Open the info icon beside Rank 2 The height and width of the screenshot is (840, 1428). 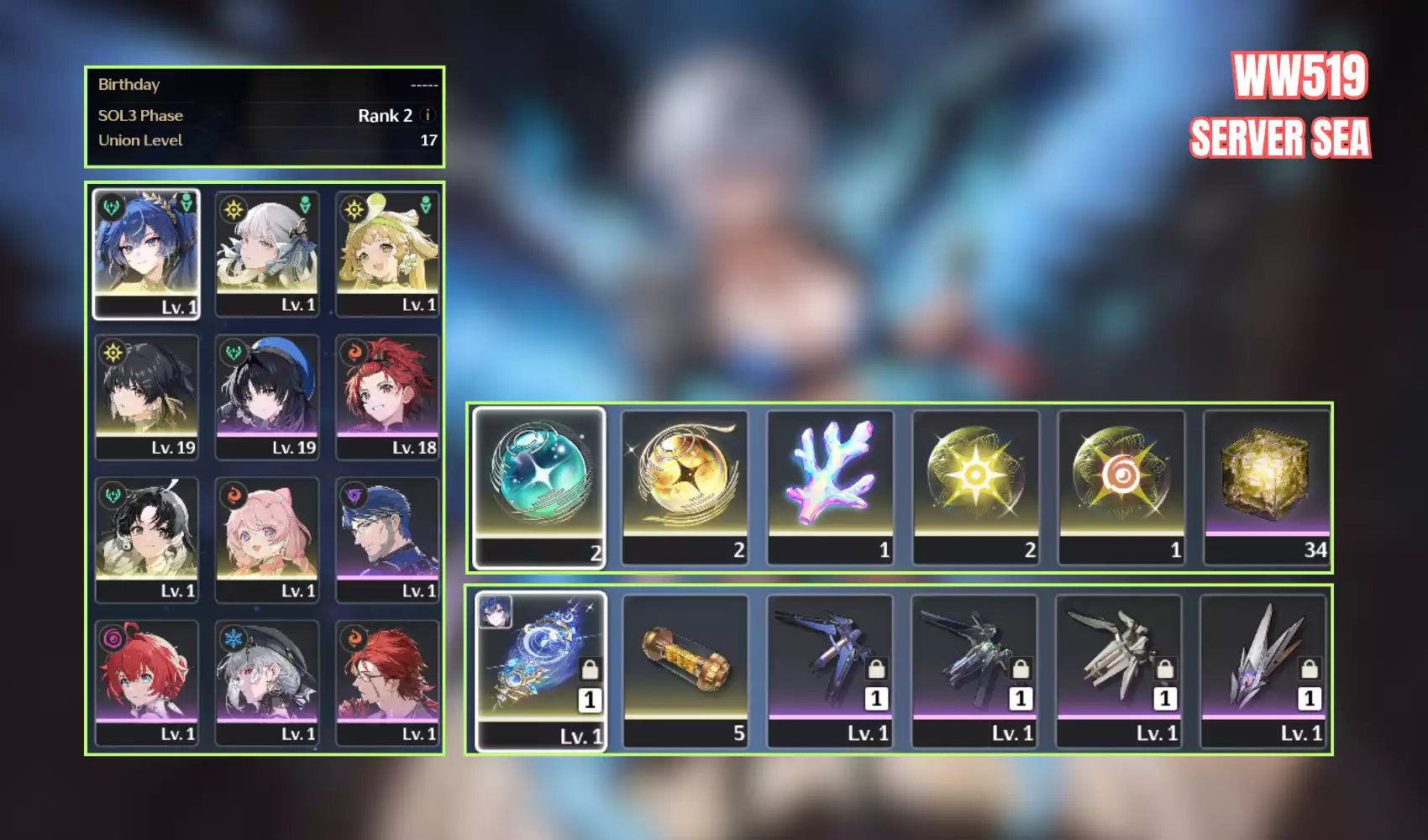(x=428, y=115)
